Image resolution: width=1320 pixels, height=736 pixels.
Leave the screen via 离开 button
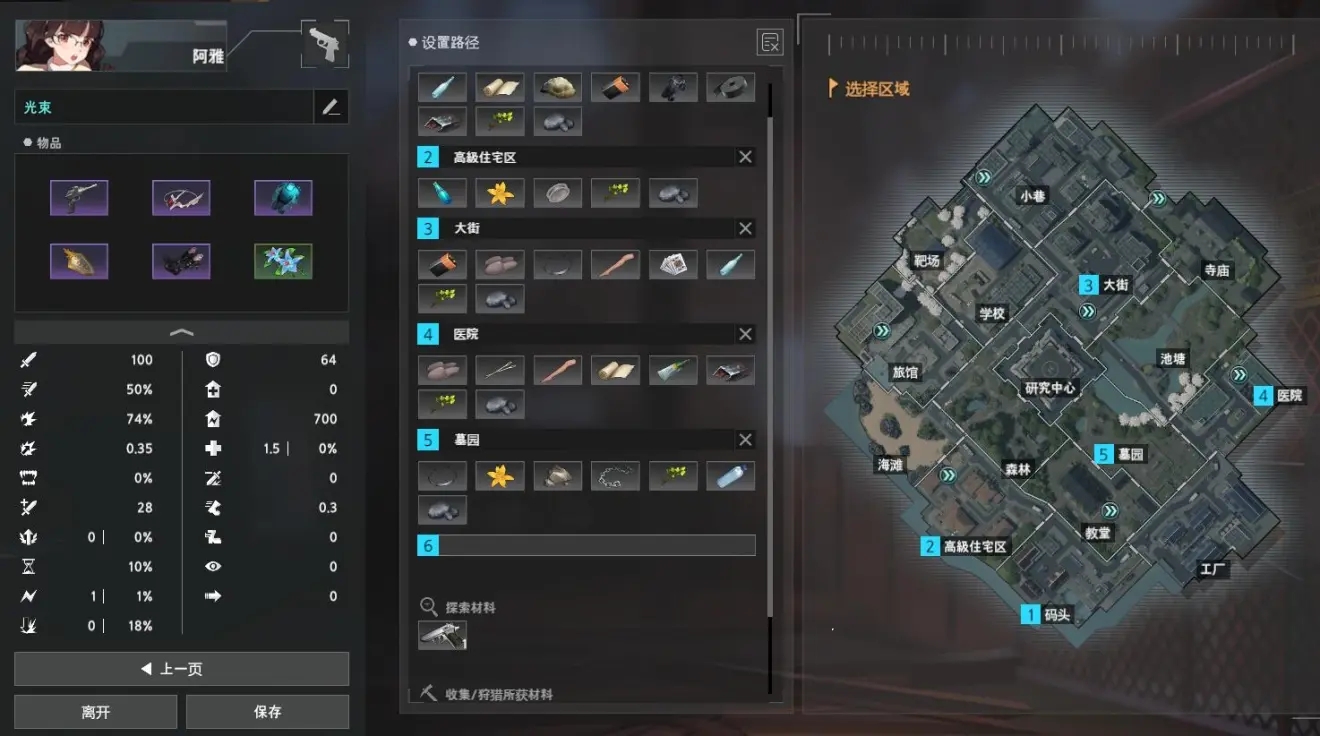(96, 712)
